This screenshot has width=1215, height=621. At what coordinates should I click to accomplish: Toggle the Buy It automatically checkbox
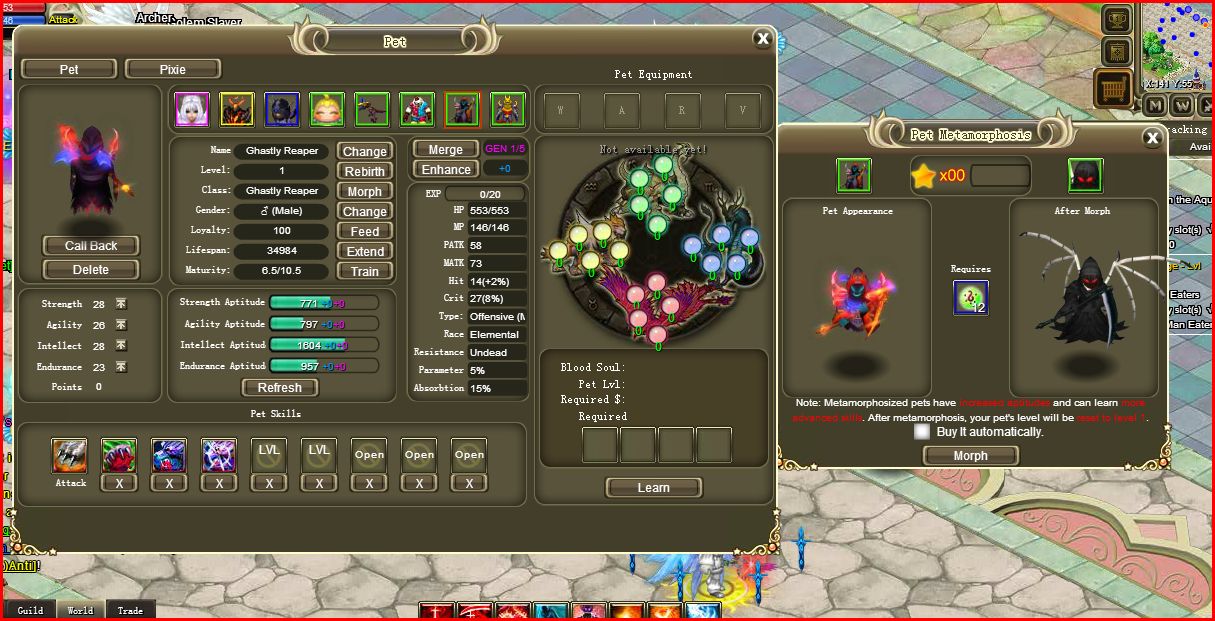pyautogui.click(x=922, y=432)
